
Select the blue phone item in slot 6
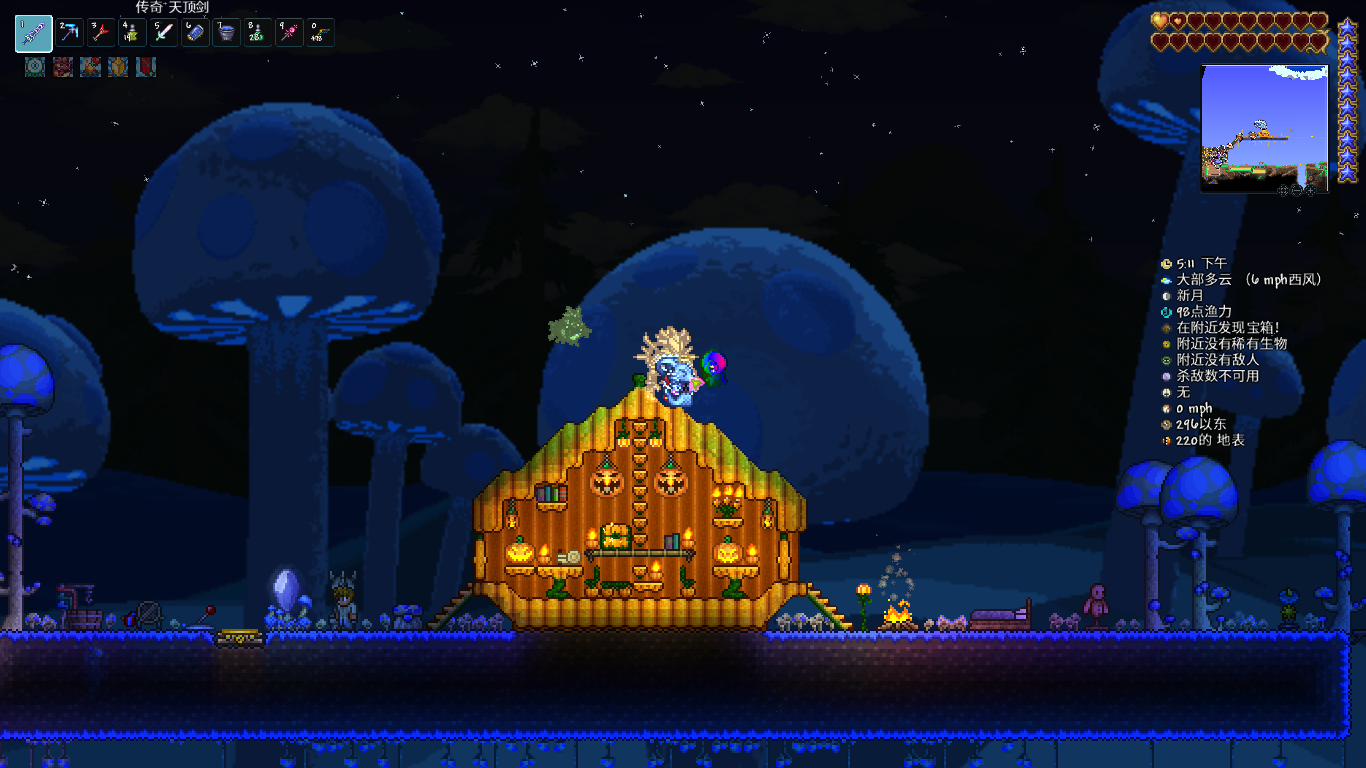(195, 33)
